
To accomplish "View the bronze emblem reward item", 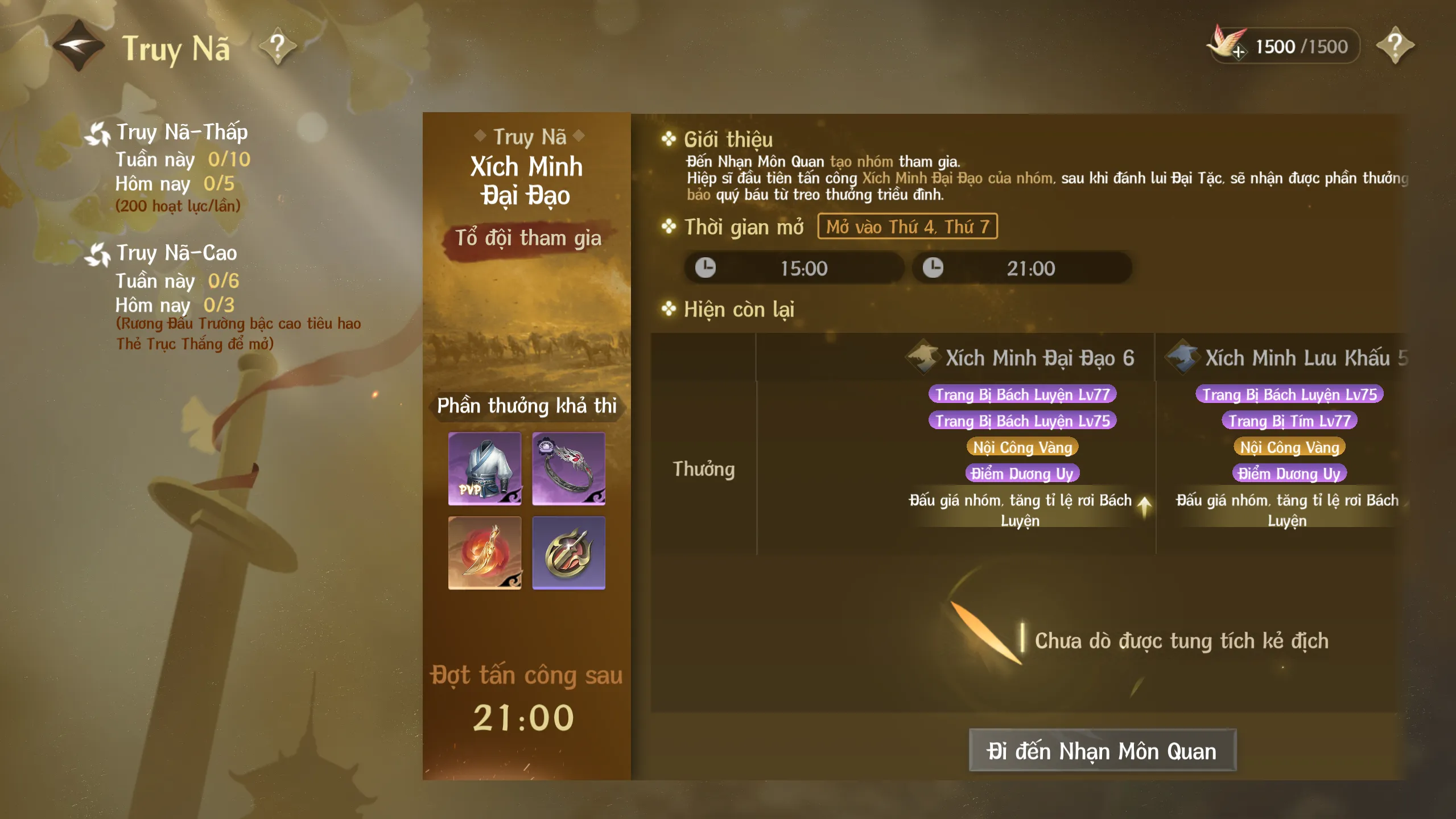I will [x=568, y=553].
